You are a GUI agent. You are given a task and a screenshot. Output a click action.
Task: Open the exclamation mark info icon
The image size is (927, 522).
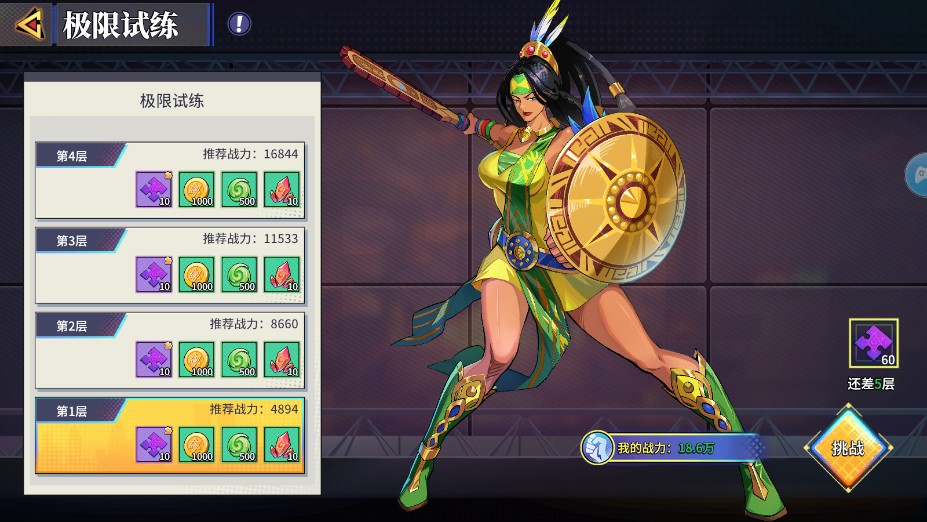click(239, 24)
